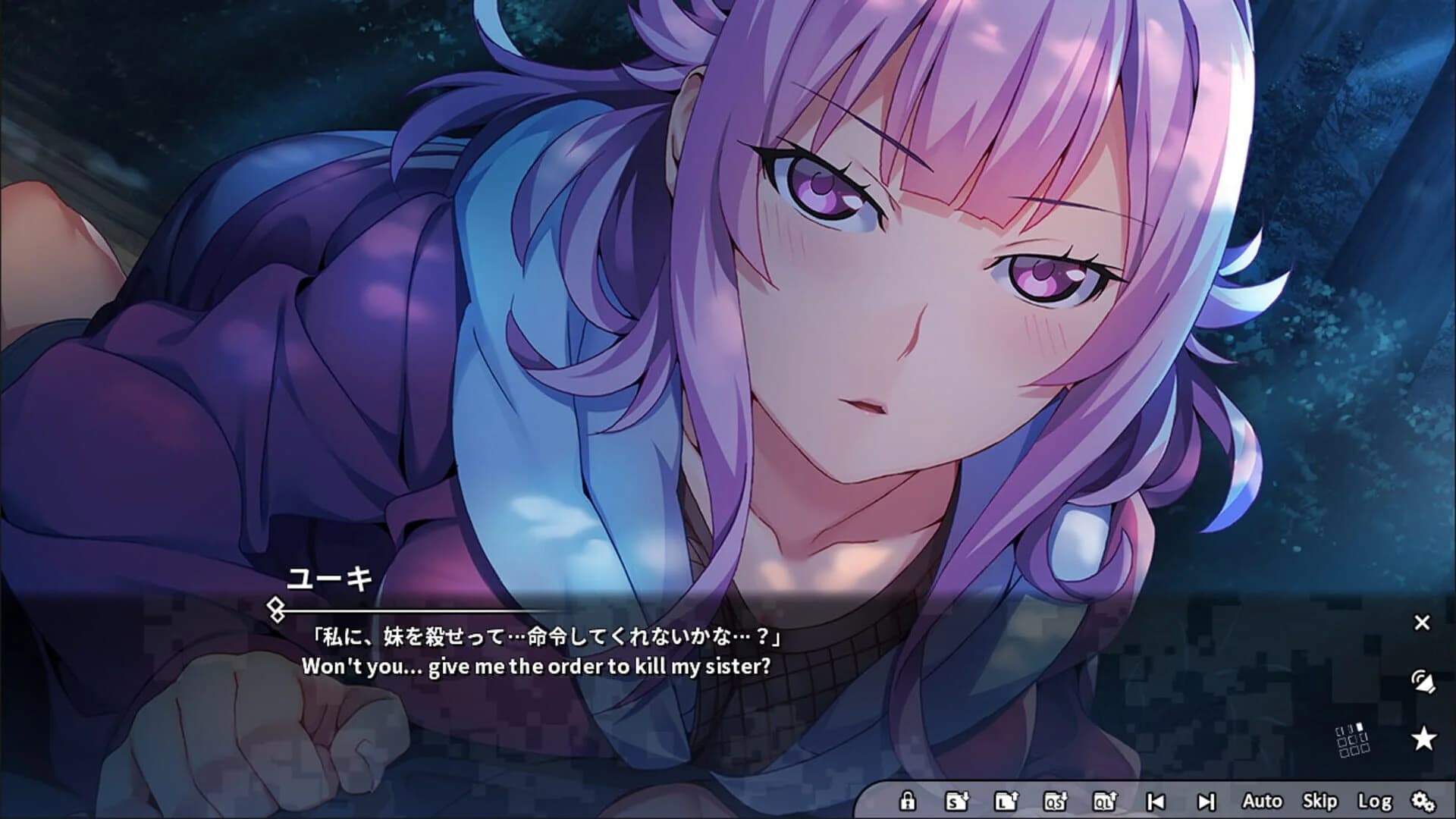This screenshot has width=1456, height=819.
Task: Enable Auto read mode
Action: coord(1263,800)
